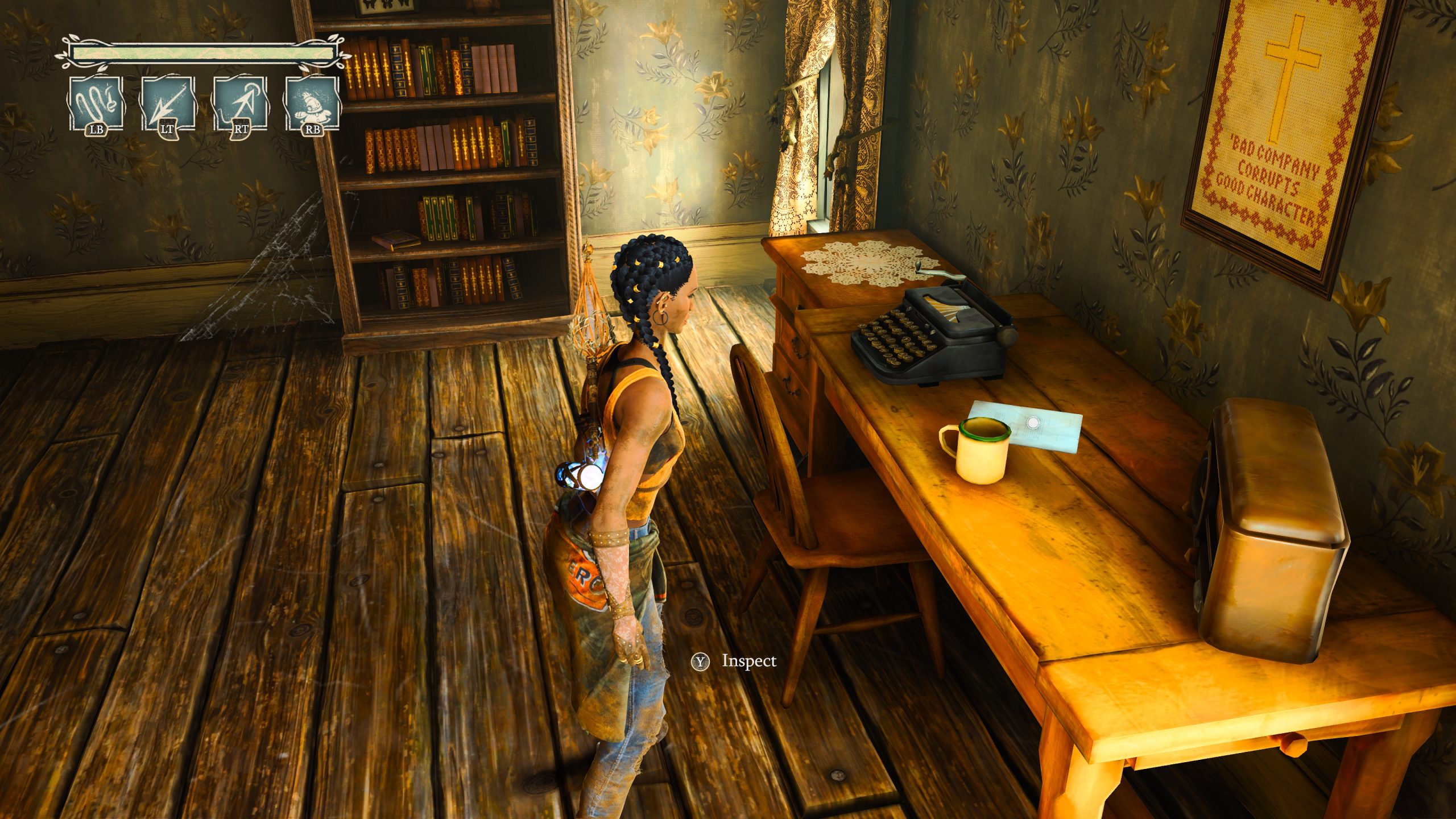Click the LB button label badge
1456x819 pixels.
coord(97,131)
